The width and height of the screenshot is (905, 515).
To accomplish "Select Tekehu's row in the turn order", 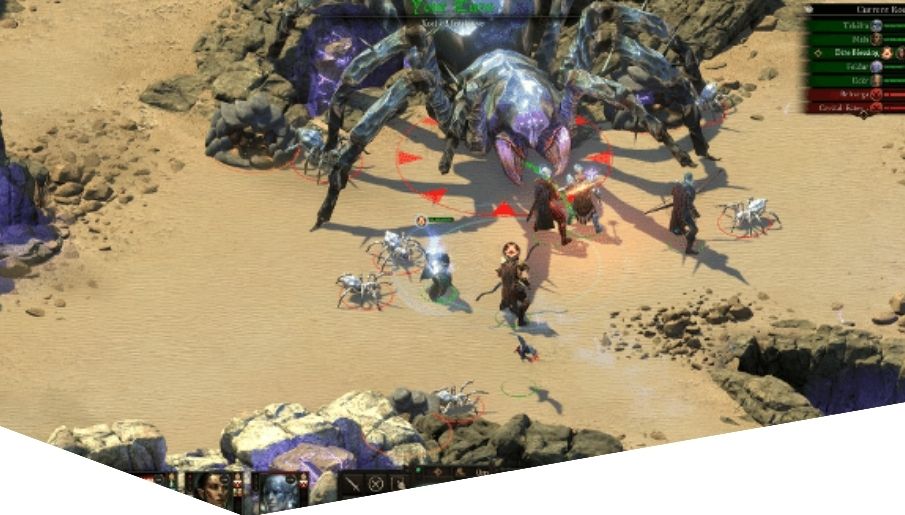I will pos(857,25).
